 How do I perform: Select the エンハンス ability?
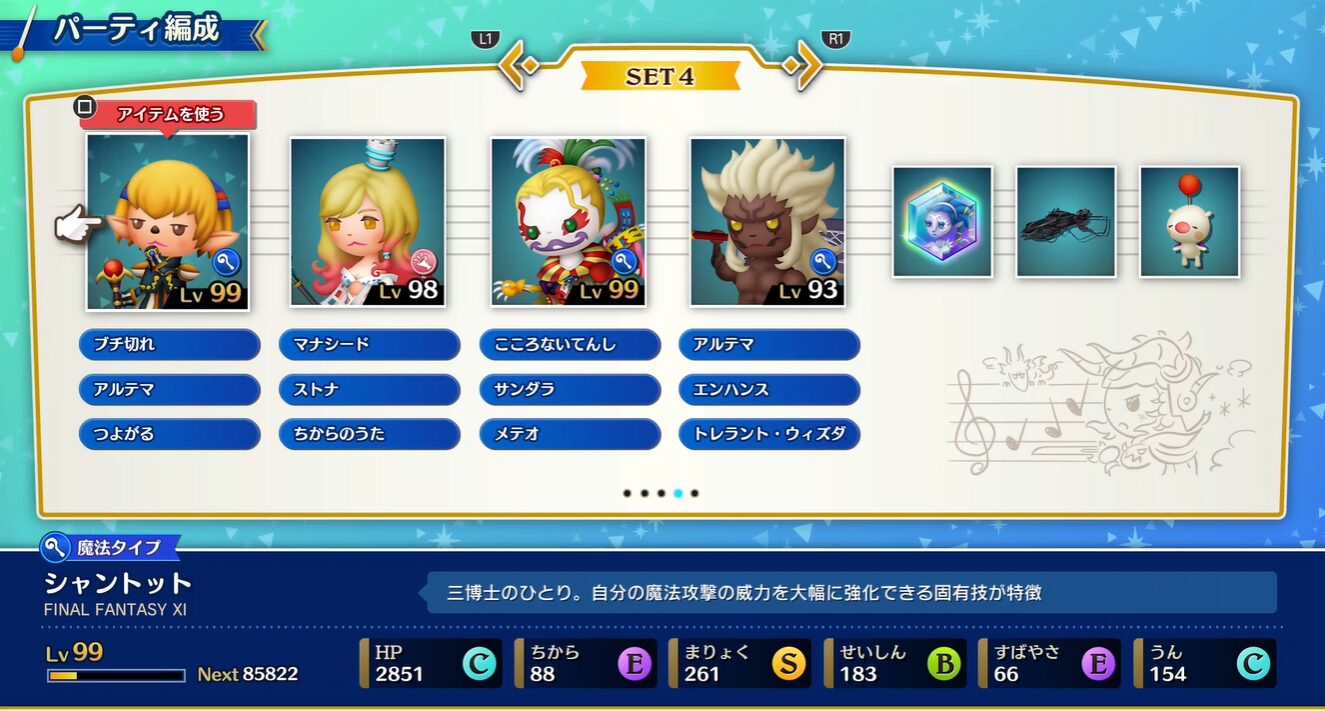769,390
